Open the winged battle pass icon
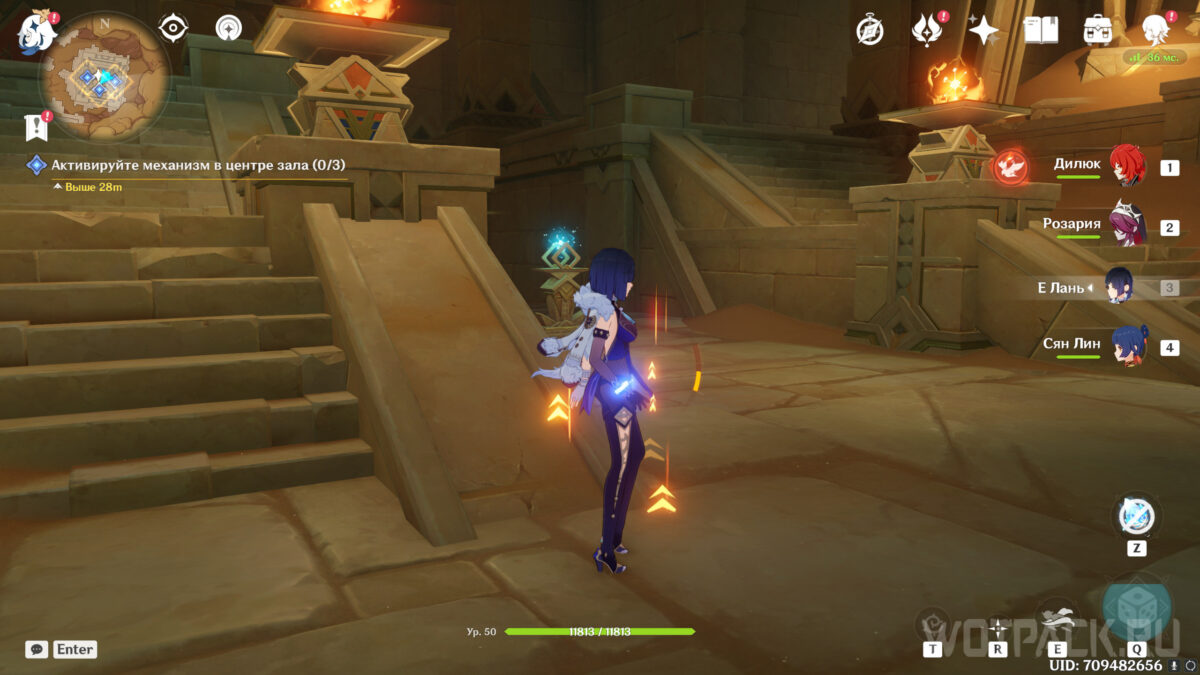Screen dimensions: 1200x675 pos(927,31)
